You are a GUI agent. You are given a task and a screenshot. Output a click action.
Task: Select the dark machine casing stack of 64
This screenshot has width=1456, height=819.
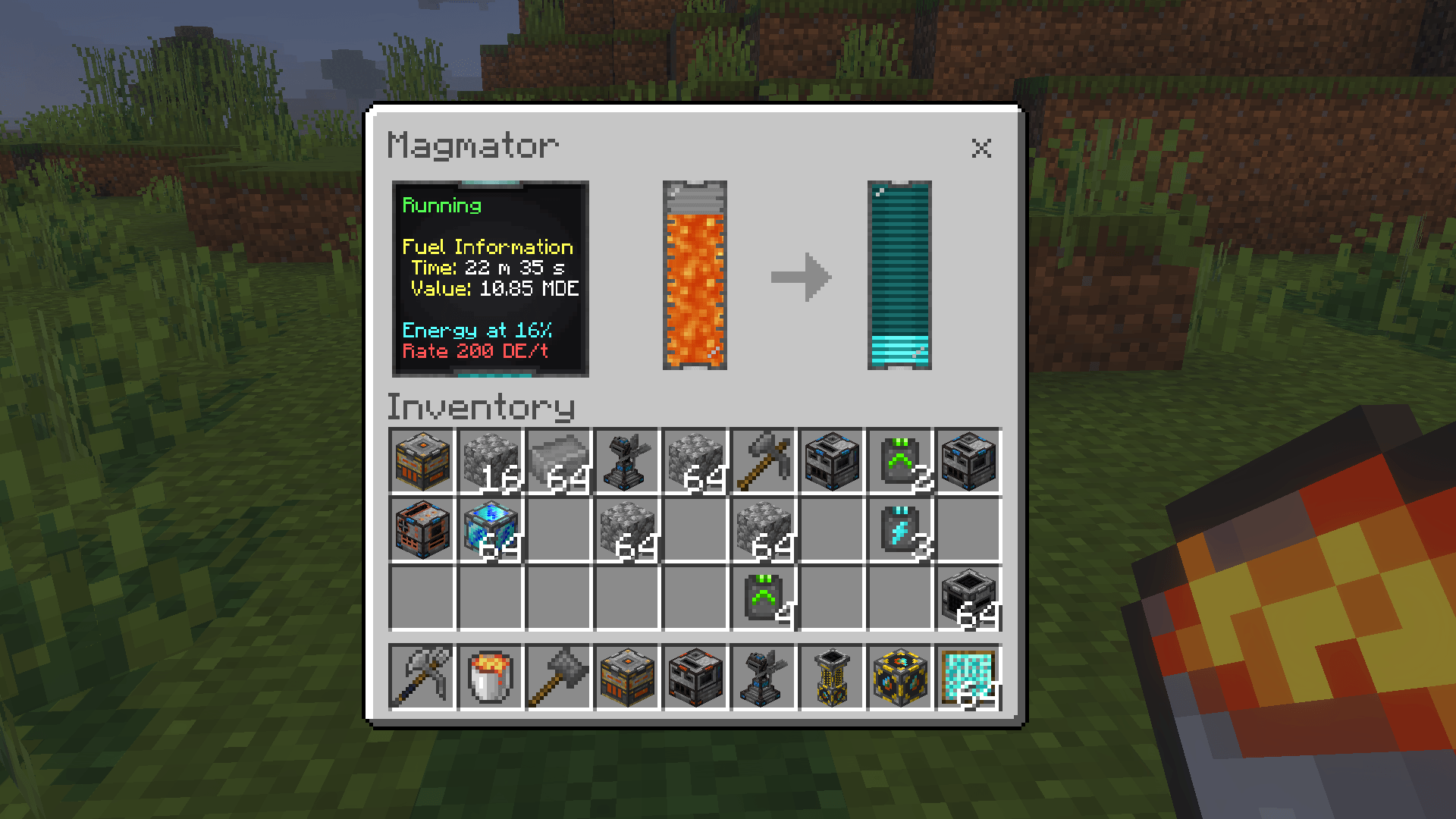click(x=968, y=598)
